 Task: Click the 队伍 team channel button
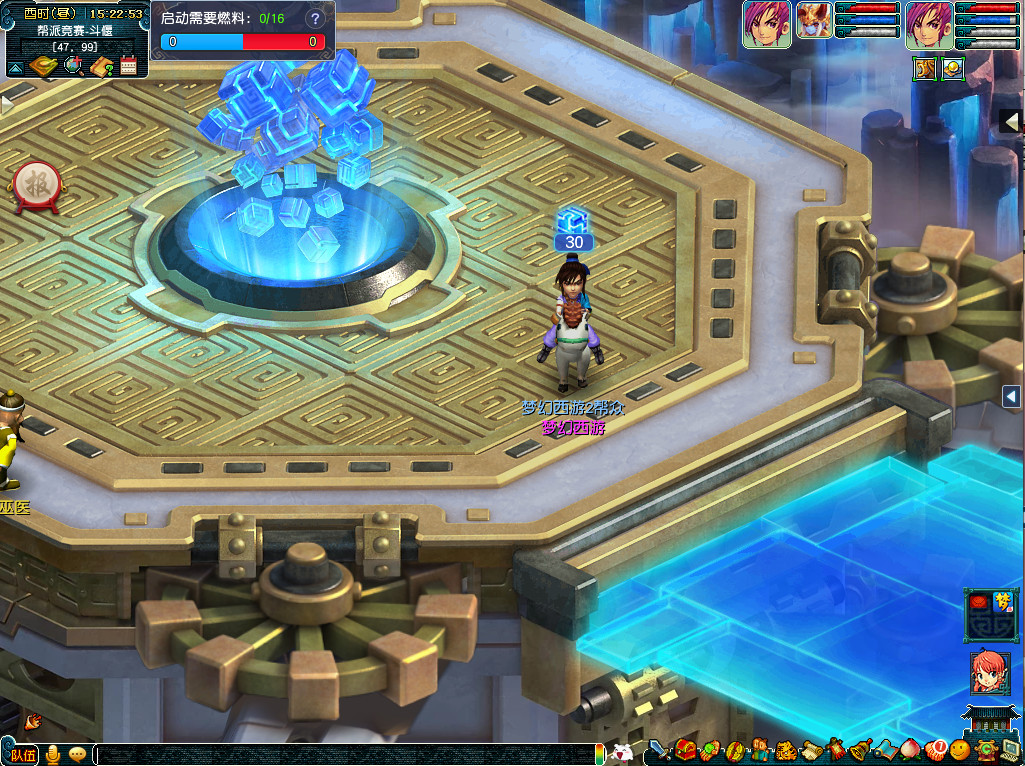[20, 754]
